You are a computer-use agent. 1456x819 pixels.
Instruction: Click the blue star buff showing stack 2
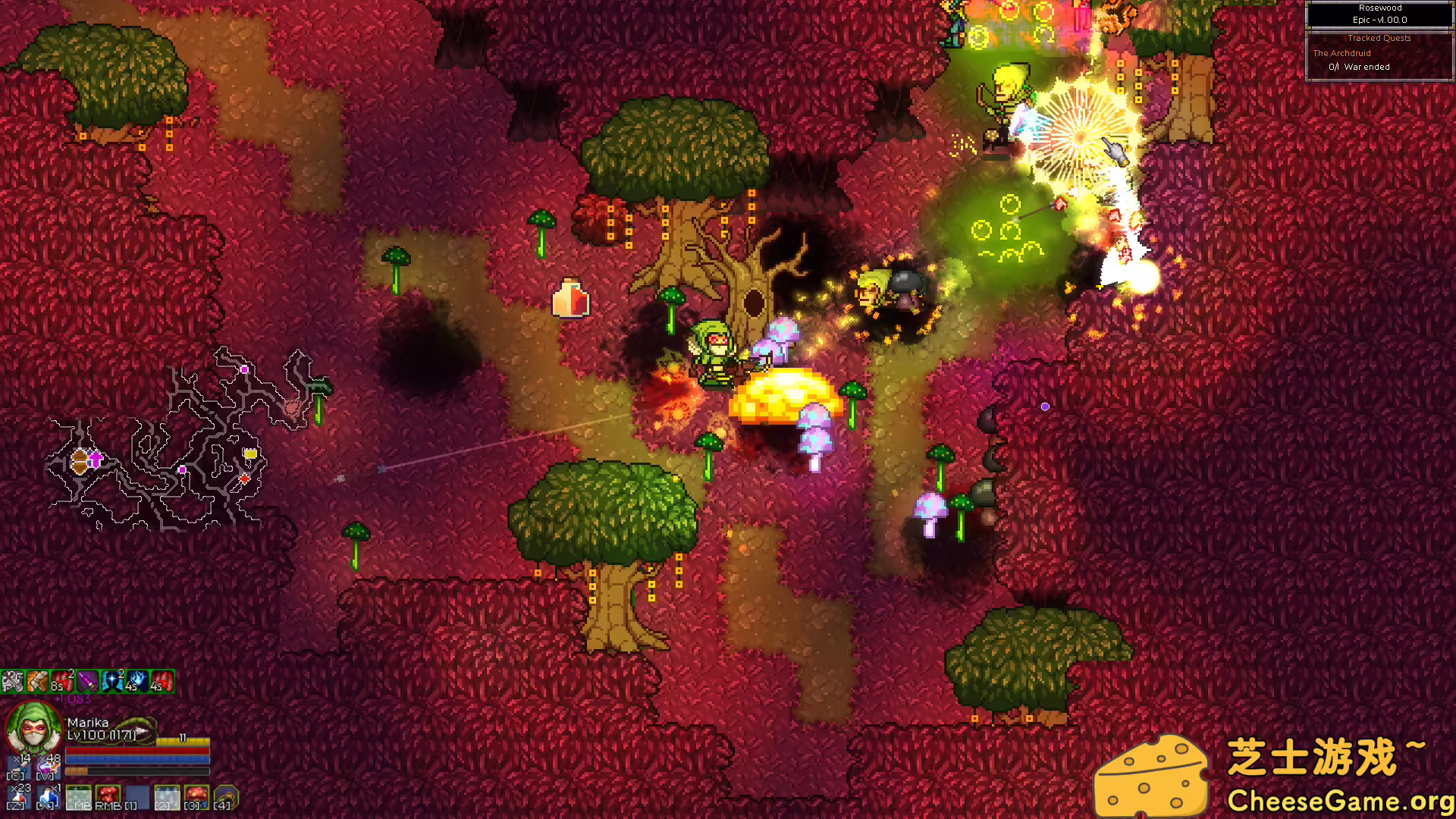point(112,681)
